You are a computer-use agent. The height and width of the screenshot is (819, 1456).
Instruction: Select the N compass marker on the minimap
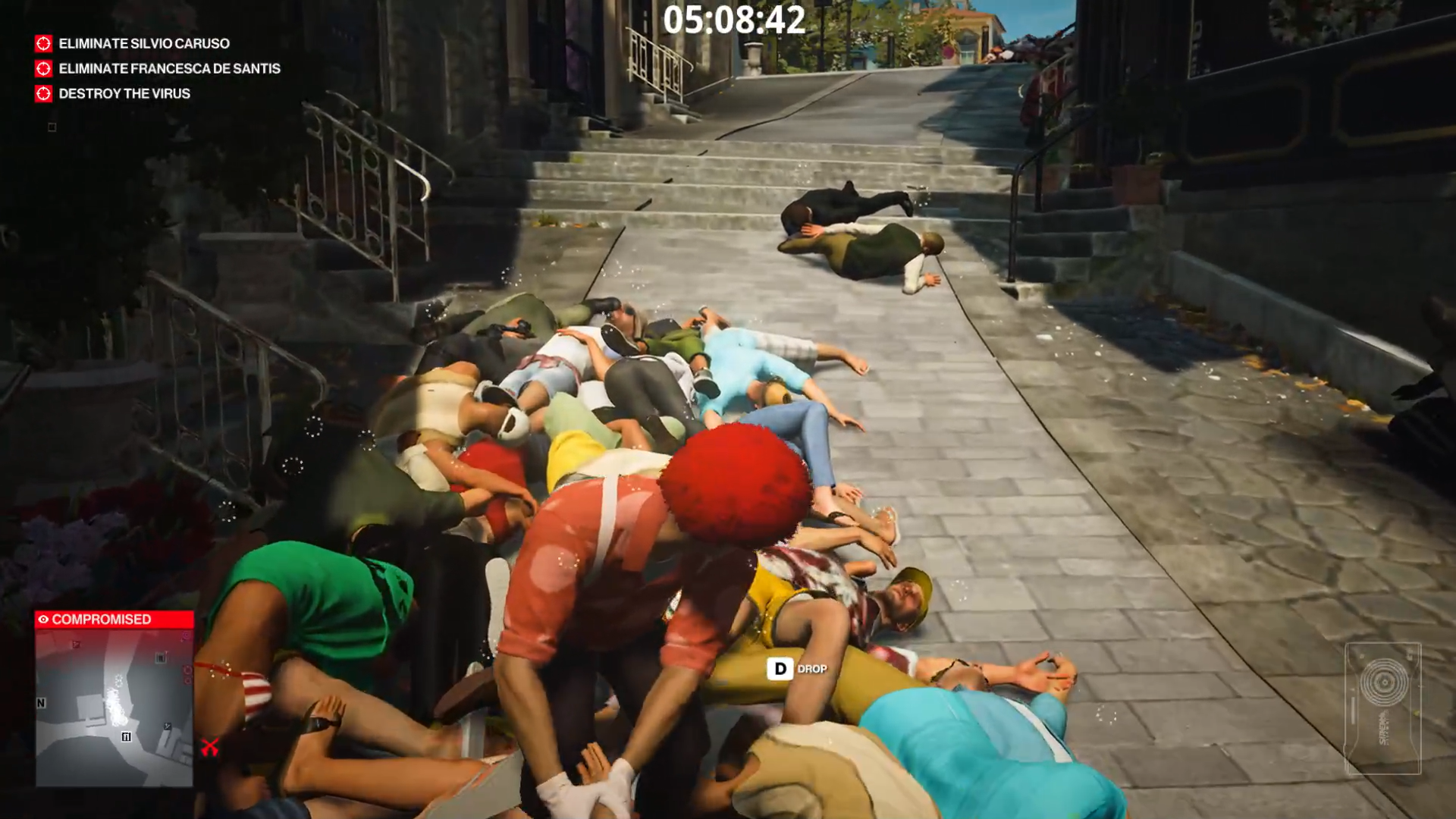coord(40,702)
